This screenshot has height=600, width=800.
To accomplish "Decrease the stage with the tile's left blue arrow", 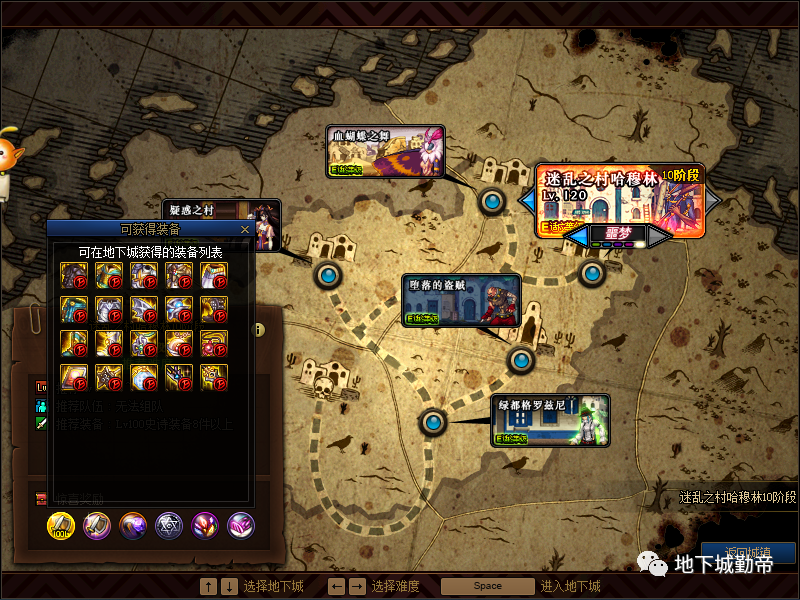I will pos(526,200).
